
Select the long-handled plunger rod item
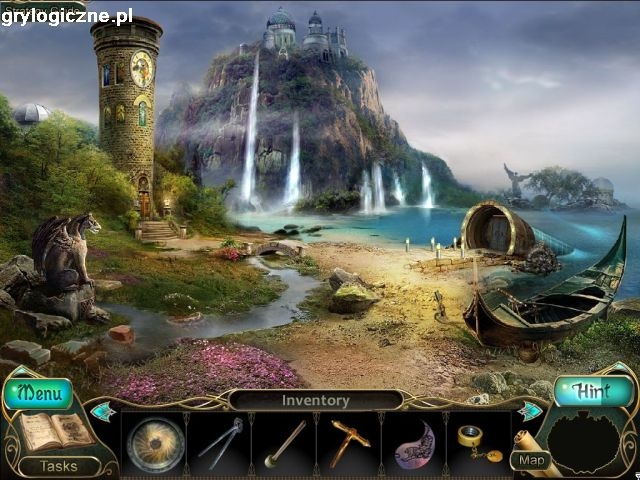284,443
